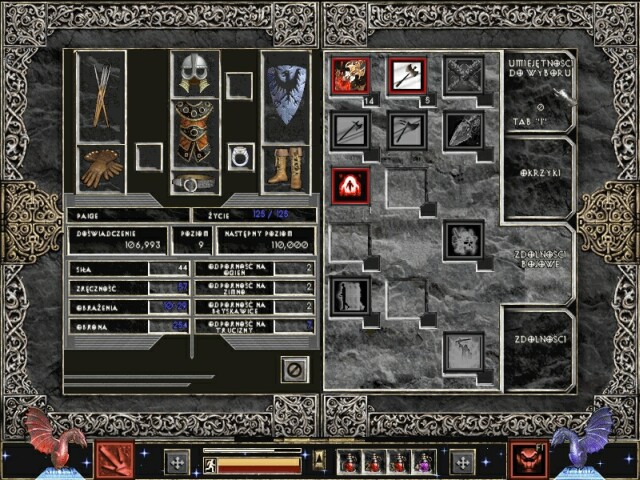Click the equipped horned helmet
Image resolution: width=640 pixels, height=480 pixels.
195,73
